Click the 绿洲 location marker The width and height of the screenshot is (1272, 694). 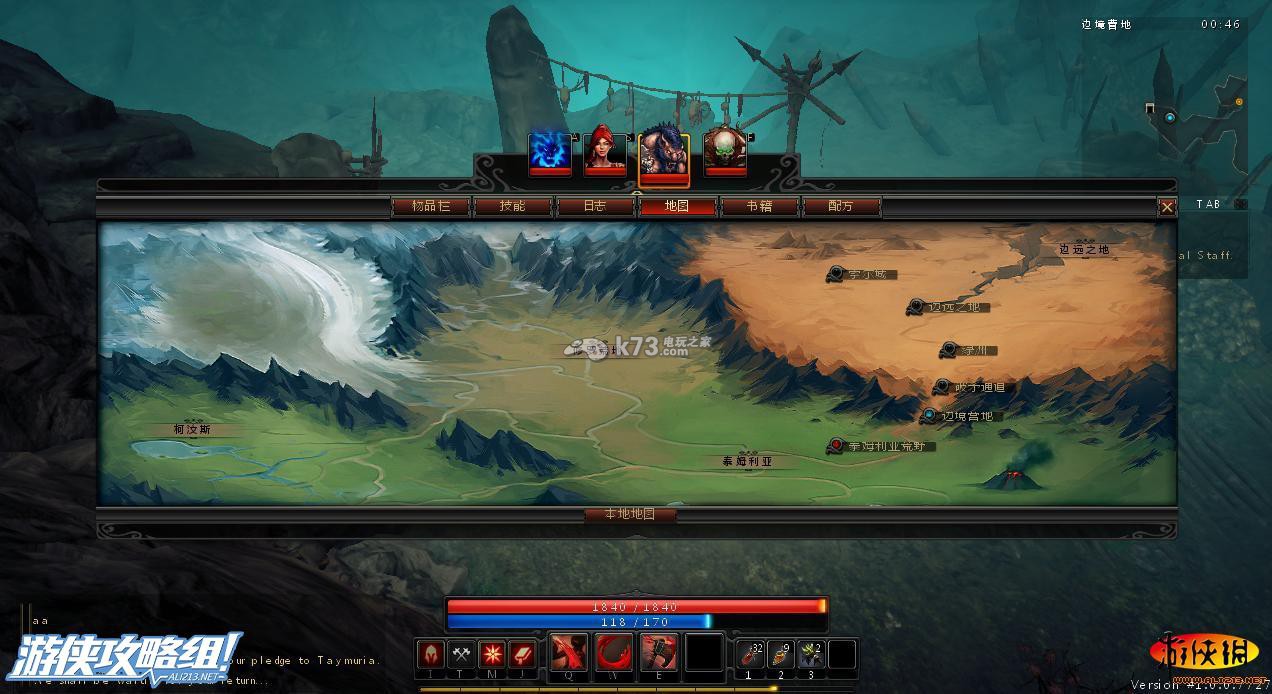tap(948, 350)
